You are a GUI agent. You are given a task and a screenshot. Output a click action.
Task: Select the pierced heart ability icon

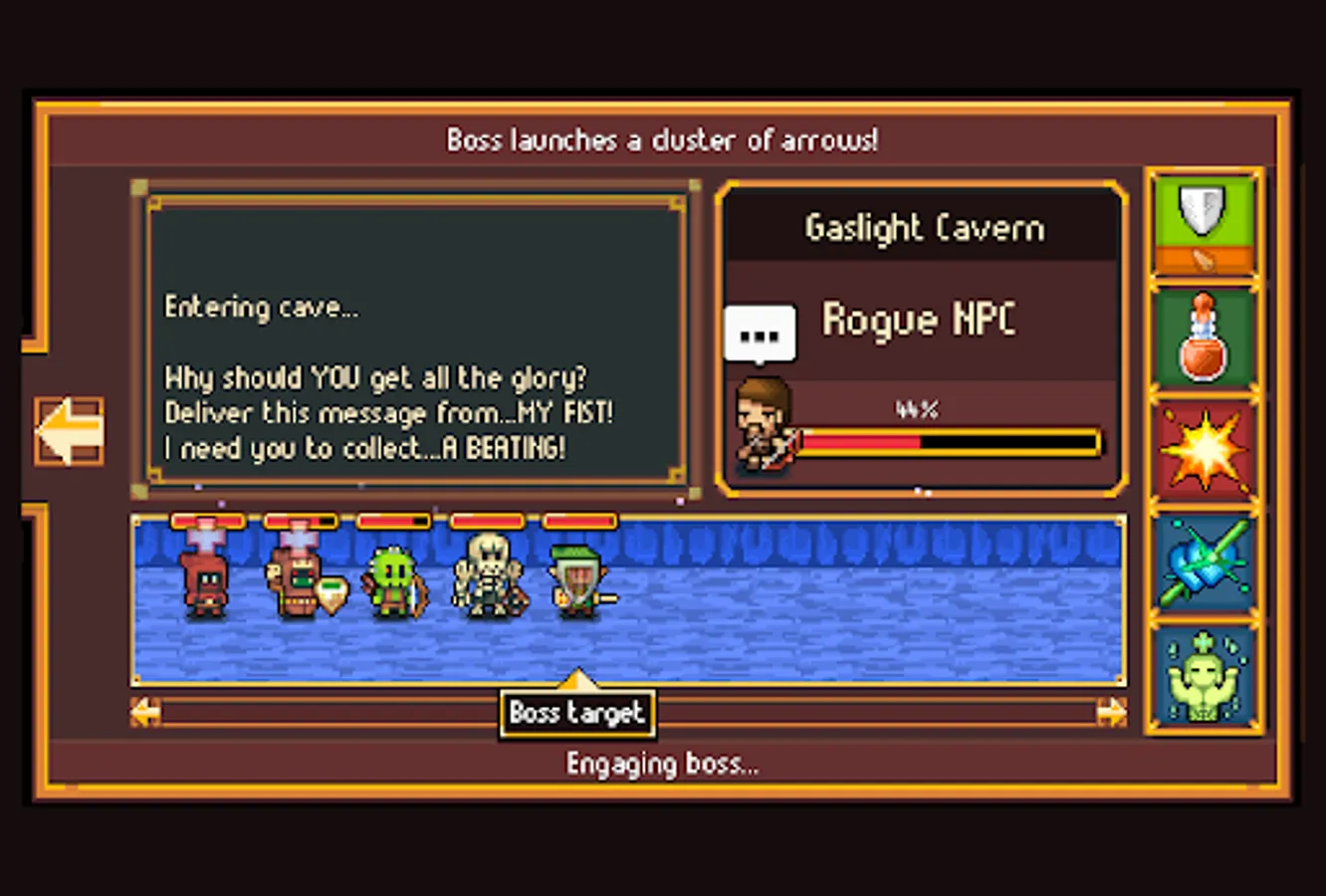pyautogui.click(x=1204, y=562)
